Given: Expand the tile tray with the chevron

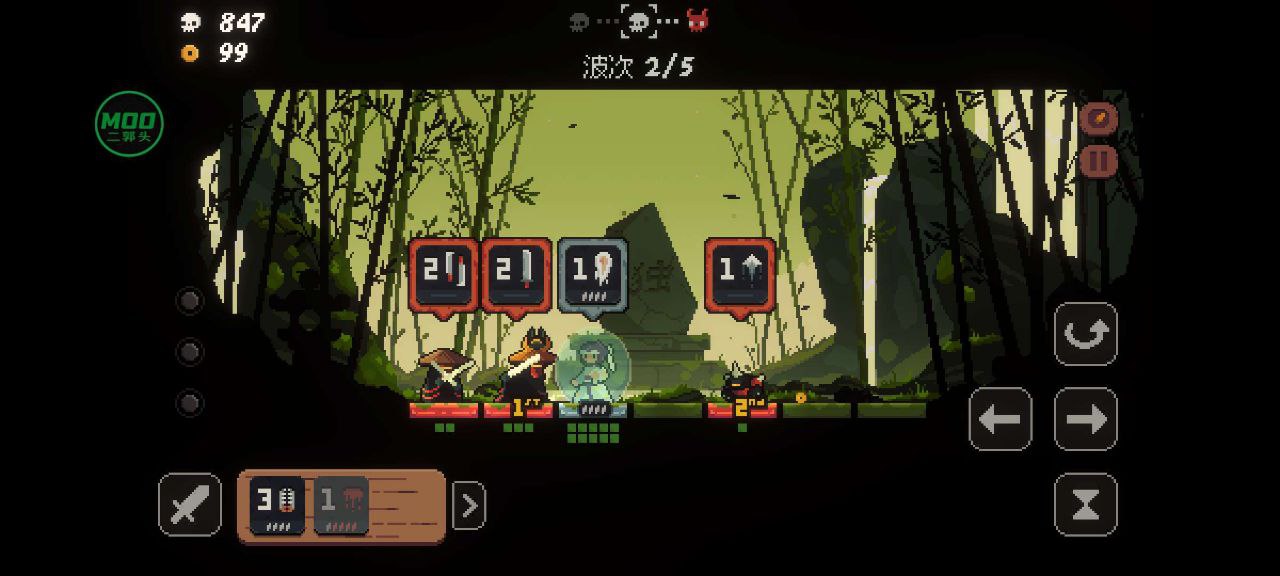Looking at the screenshot, I should click(469, 506).
